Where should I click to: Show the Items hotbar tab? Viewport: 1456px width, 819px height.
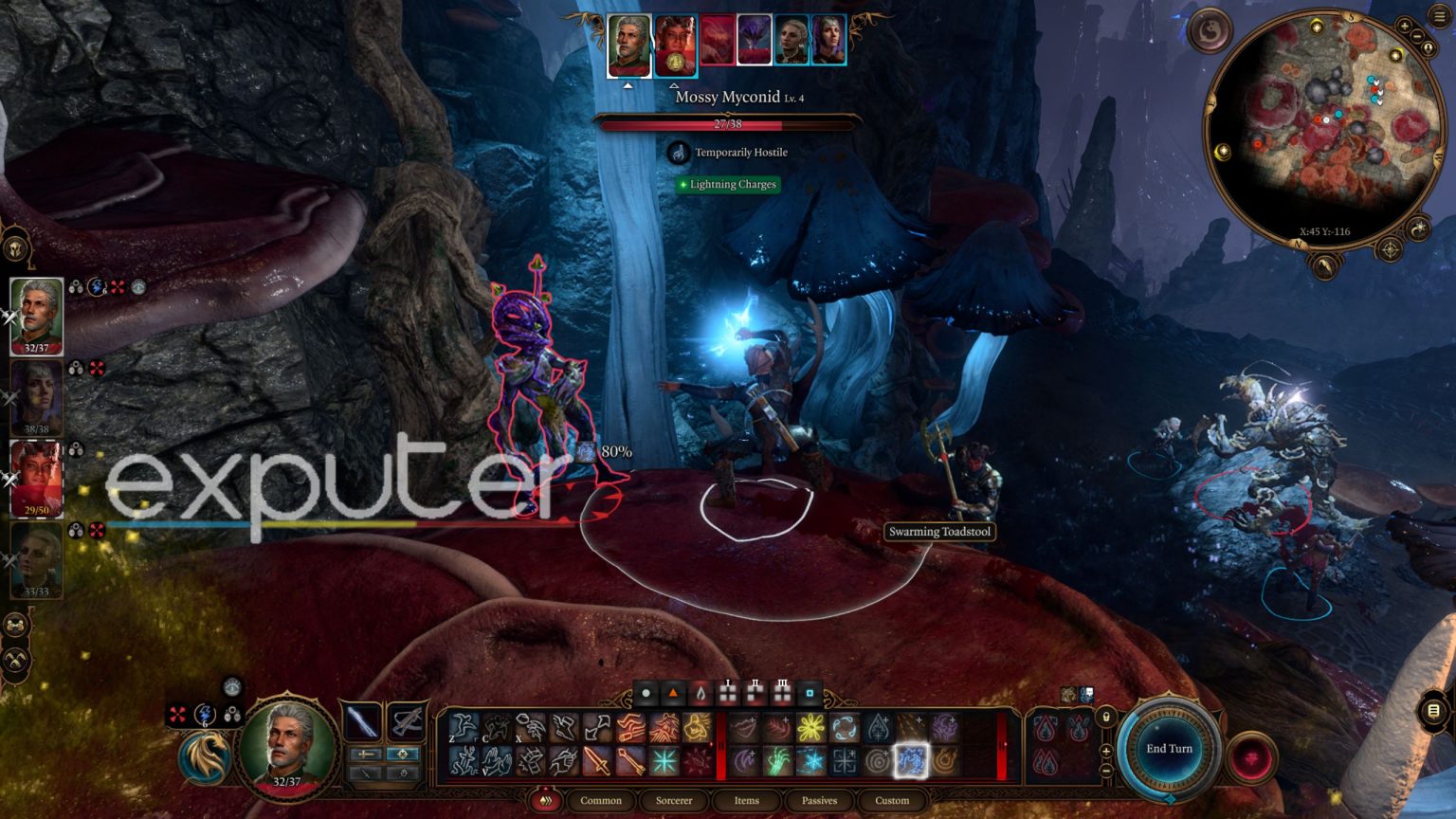pyautogui.click(x=746, y=801)
